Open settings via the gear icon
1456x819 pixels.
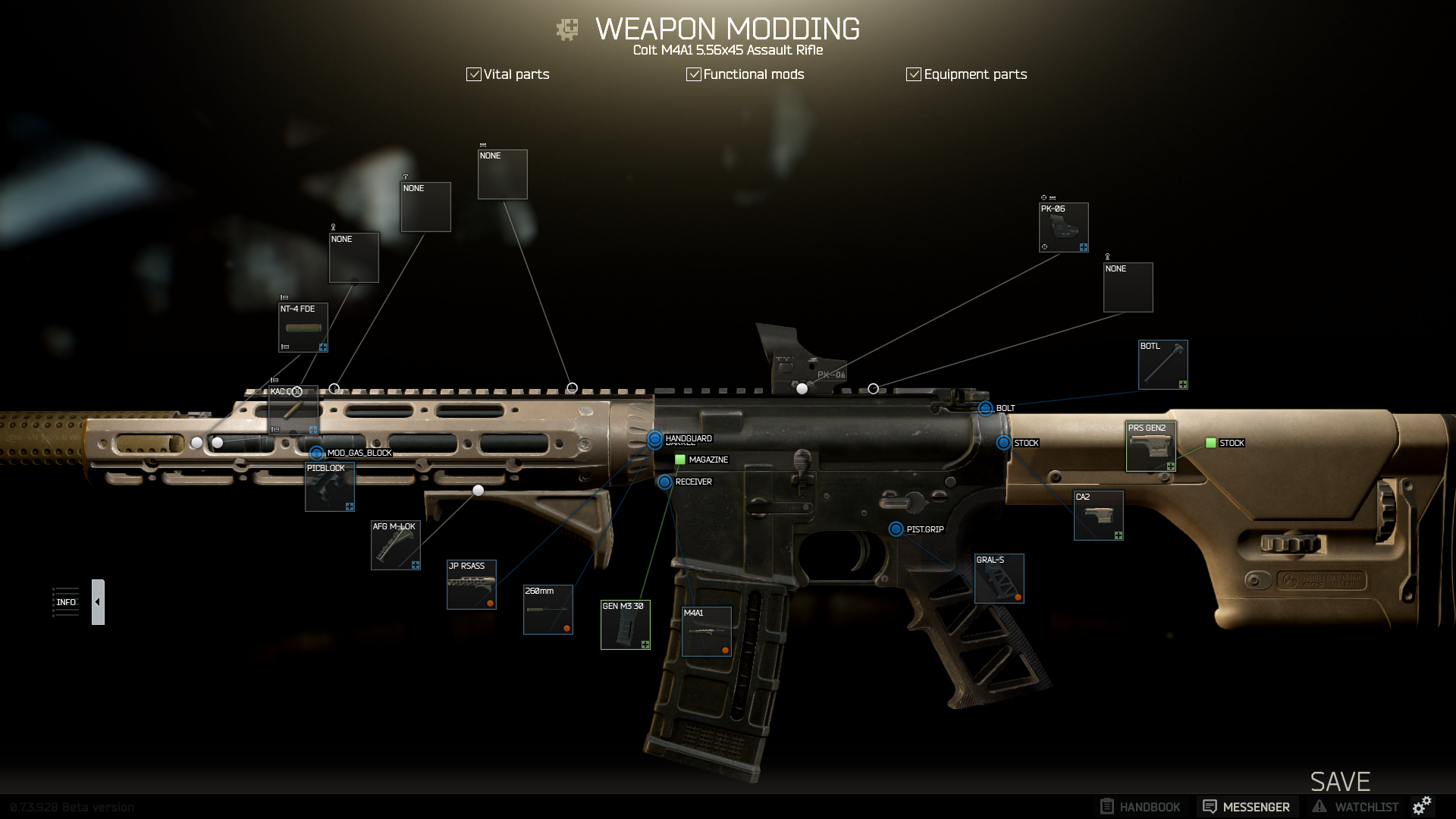[1422, 805]
